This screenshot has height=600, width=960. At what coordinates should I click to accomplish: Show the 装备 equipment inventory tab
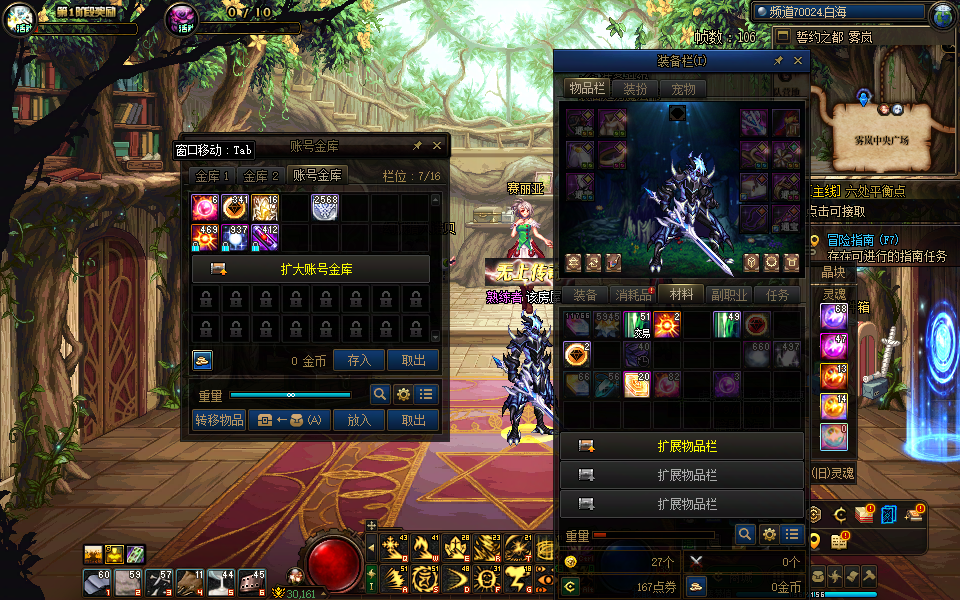(x=585, y=295)
